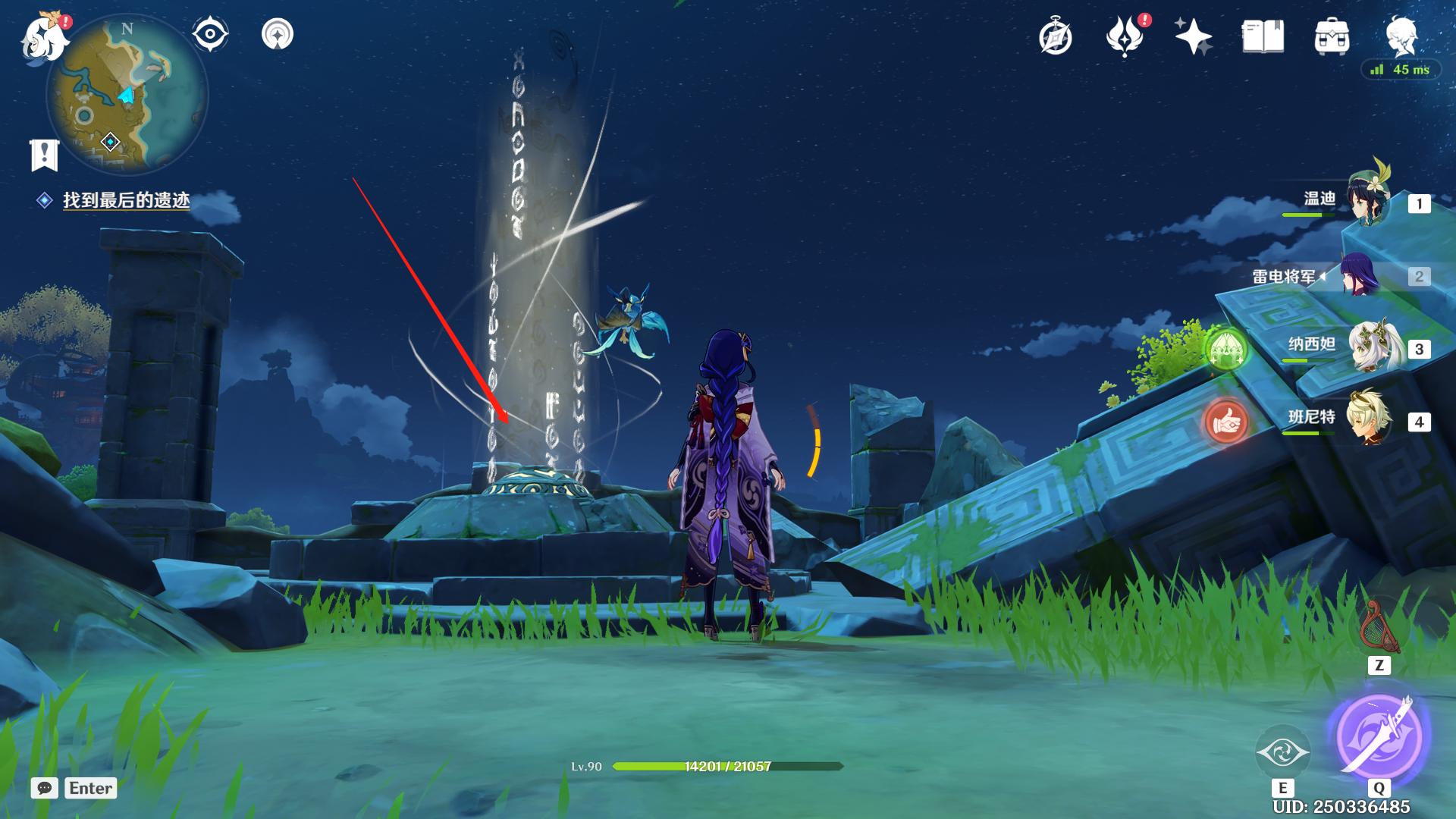Open the Wish star icon
Viewport: 1456px width, 819px height.
[x=1193, y=36]
